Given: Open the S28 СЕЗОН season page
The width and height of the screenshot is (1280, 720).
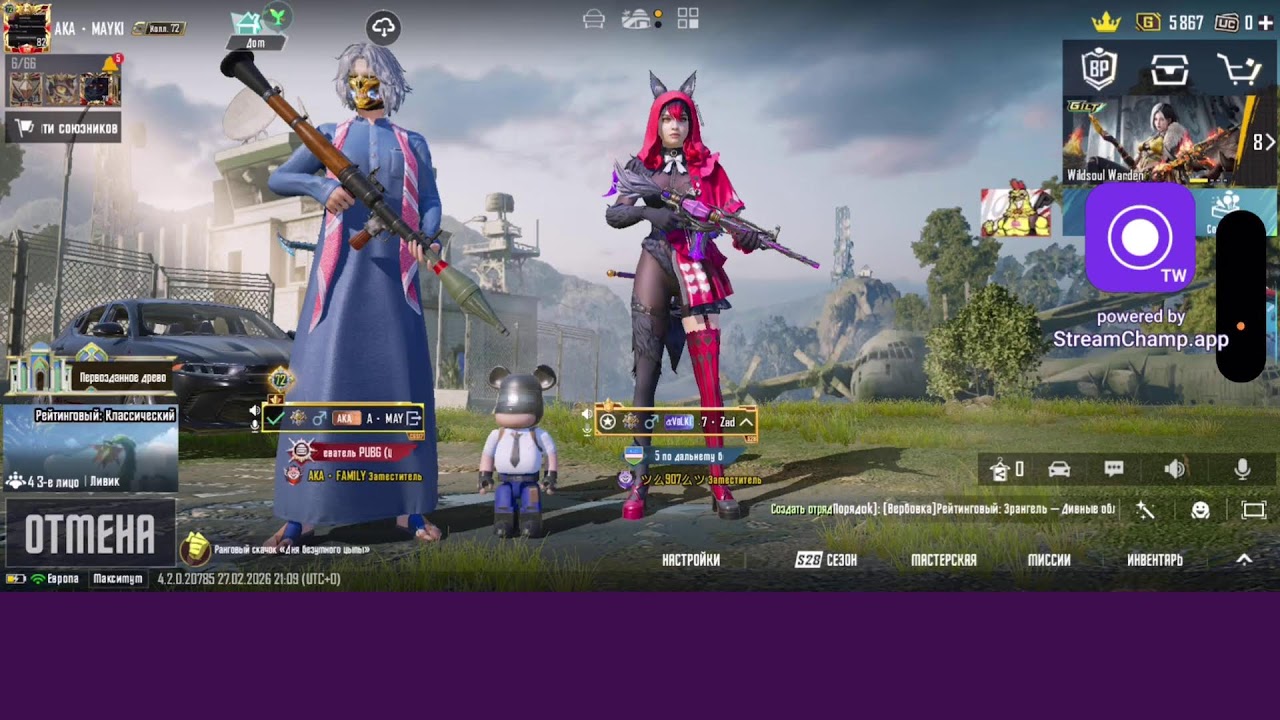Looking at the screenshot, I should (x=826, y=560).
